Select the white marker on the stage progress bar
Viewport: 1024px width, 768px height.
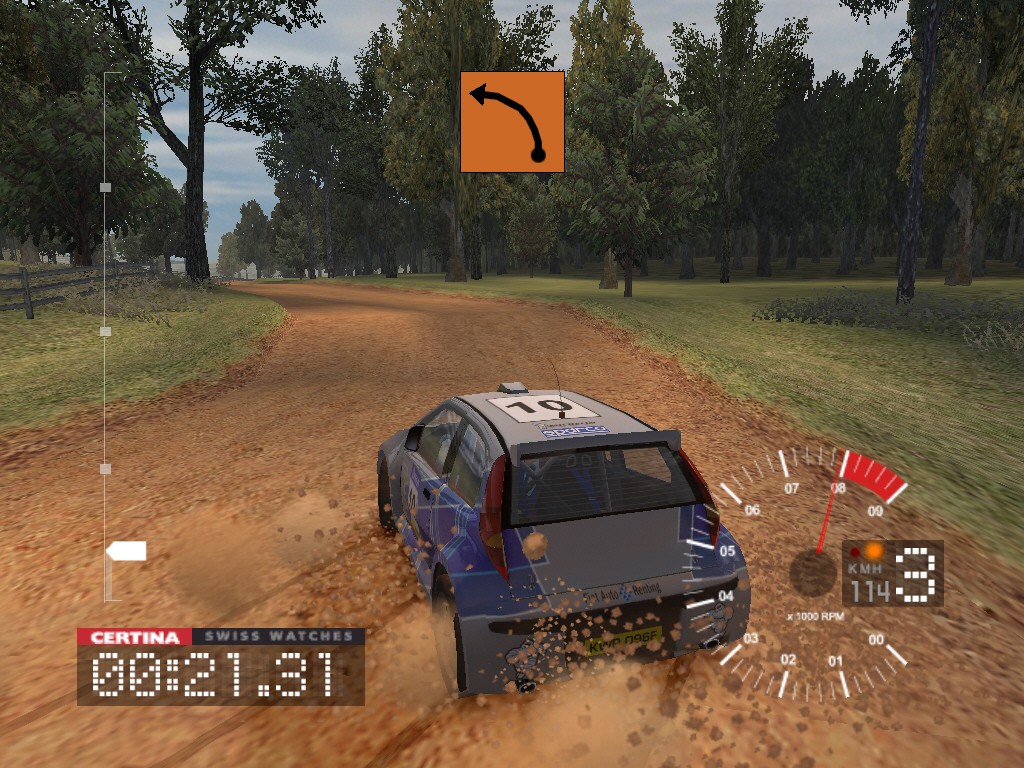pyautogui.click(x=127, y=551)
